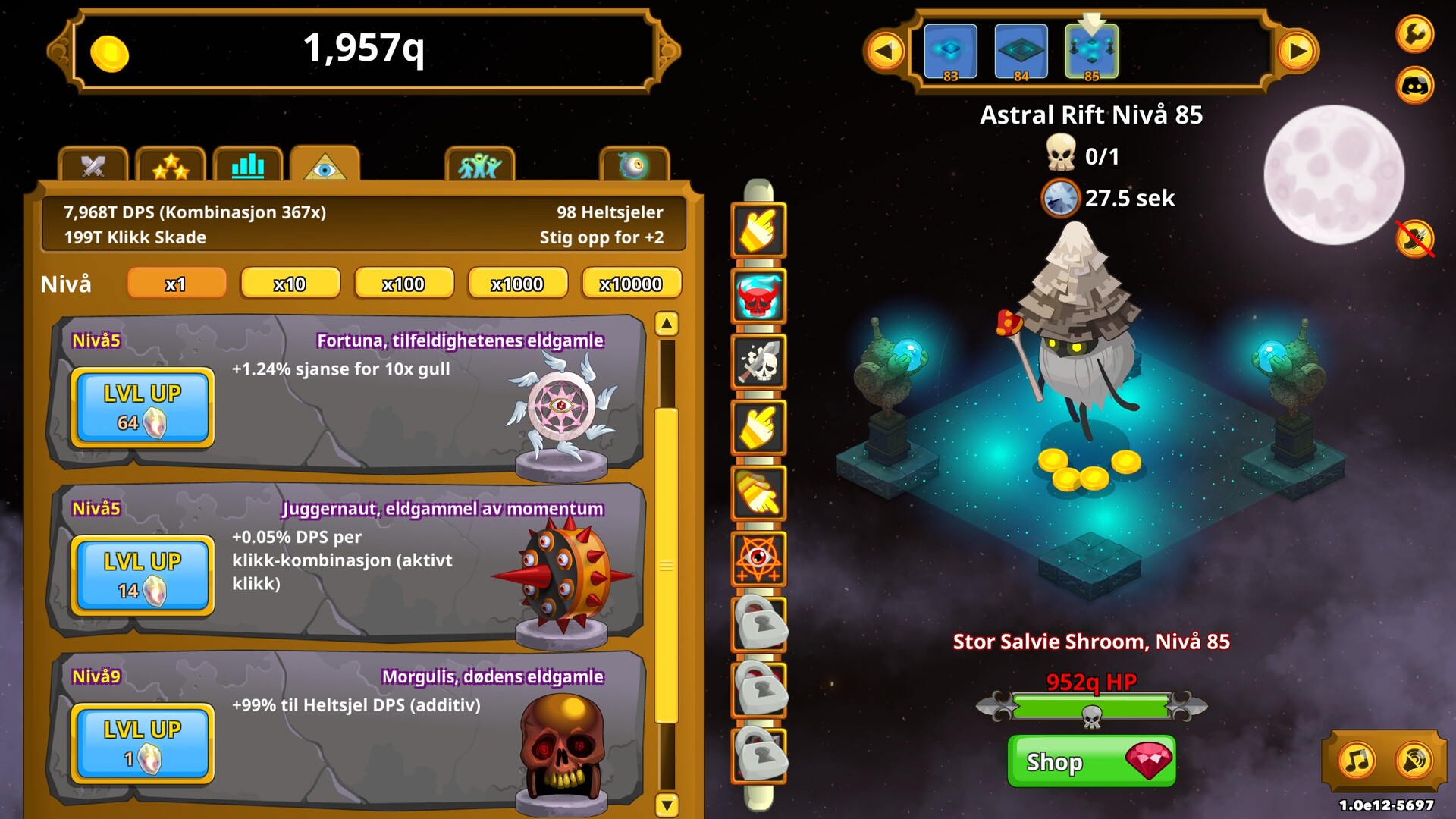1456x819 pixels.
Task: Level up Juggernaut for 14 souls
Action: (x=143, y=576)
